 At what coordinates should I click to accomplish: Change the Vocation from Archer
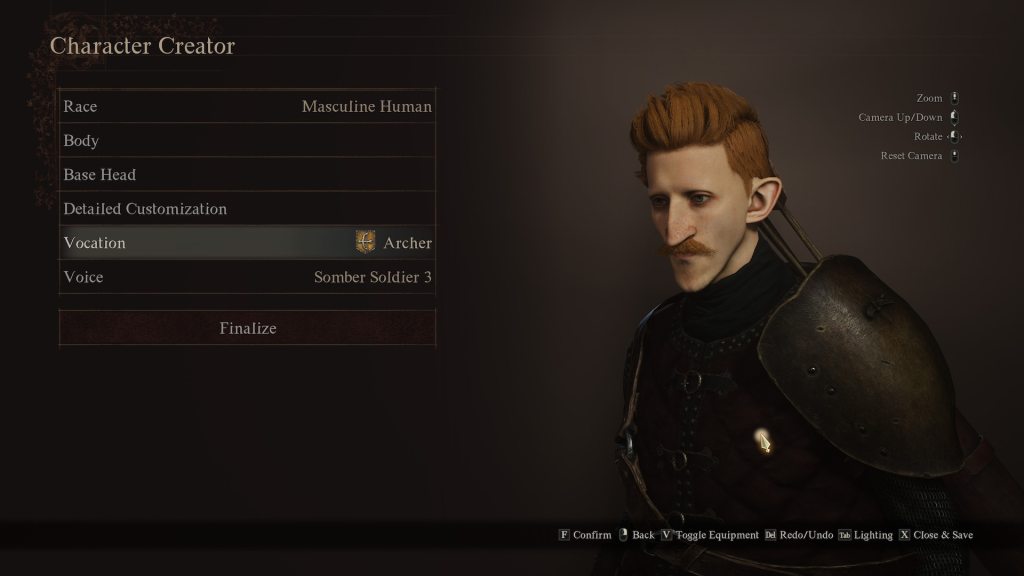pyautogui.click(x=247, y=243)
